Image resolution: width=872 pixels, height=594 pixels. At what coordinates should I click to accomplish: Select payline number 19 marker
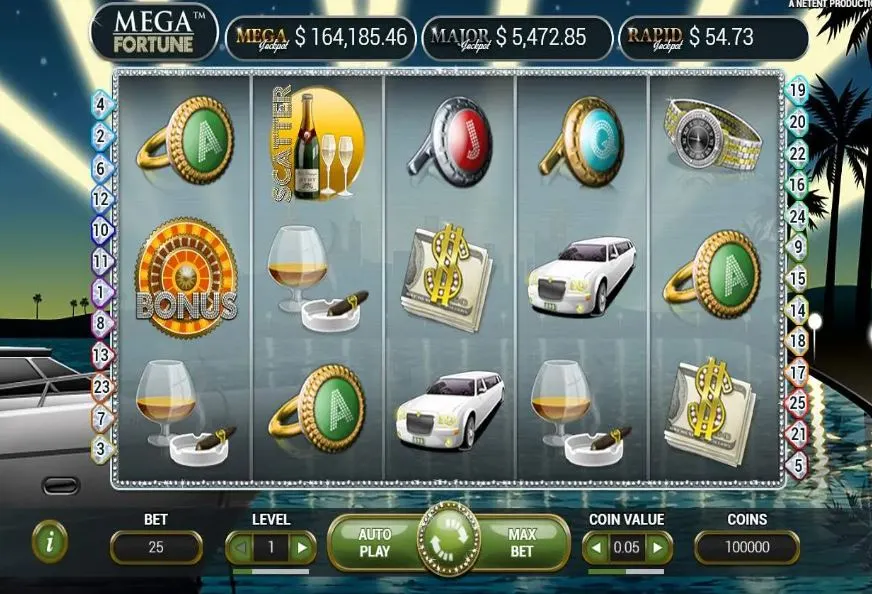coord(797,90)
